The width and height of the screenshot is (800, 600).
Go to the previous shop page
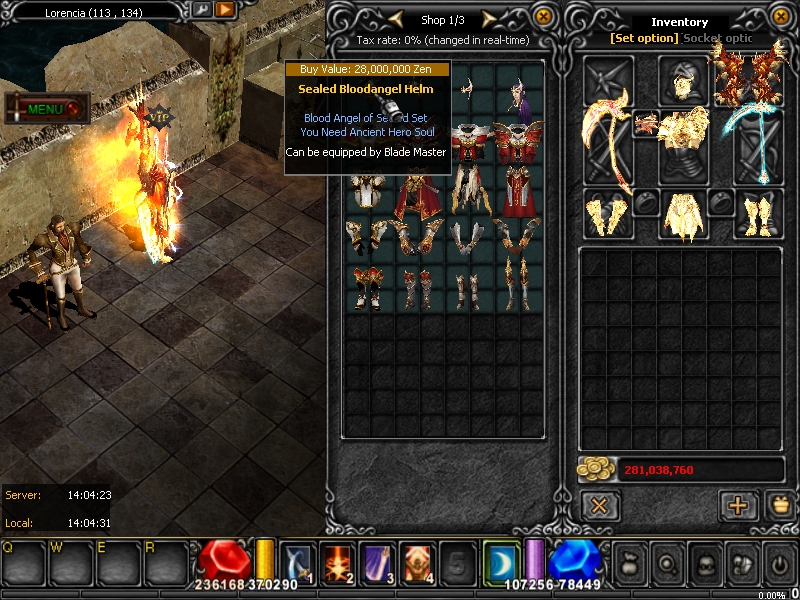pos(397,20)
